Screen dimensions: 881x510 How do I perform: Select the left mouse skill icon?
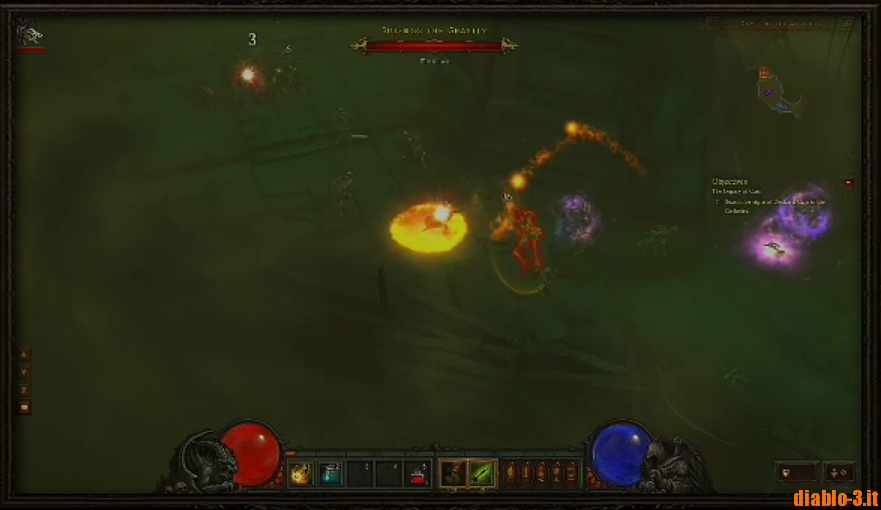click(x=453, y=473)
